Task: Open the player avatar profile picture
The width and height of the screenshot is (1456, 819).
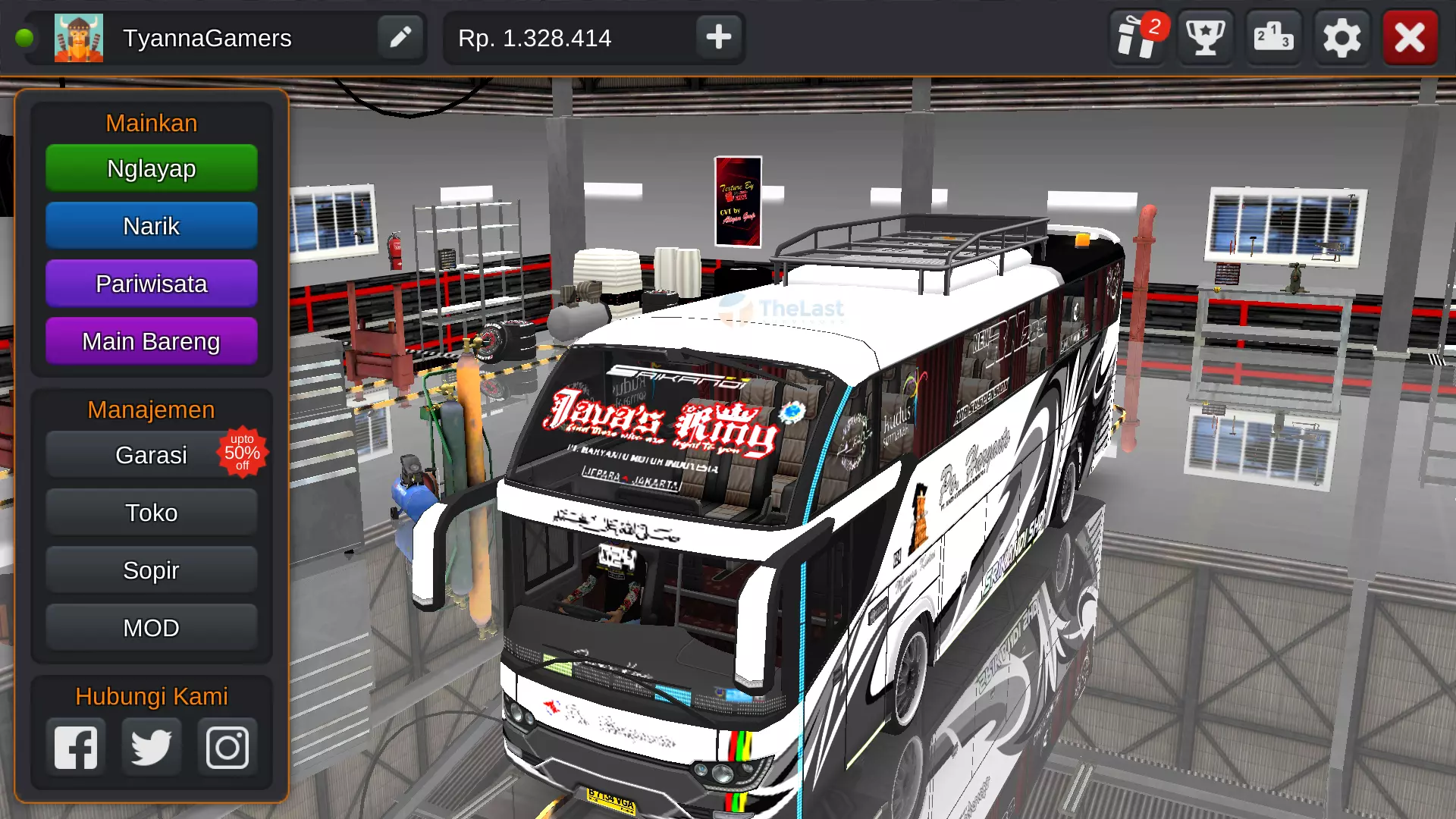Action: [x=79, y=37]
